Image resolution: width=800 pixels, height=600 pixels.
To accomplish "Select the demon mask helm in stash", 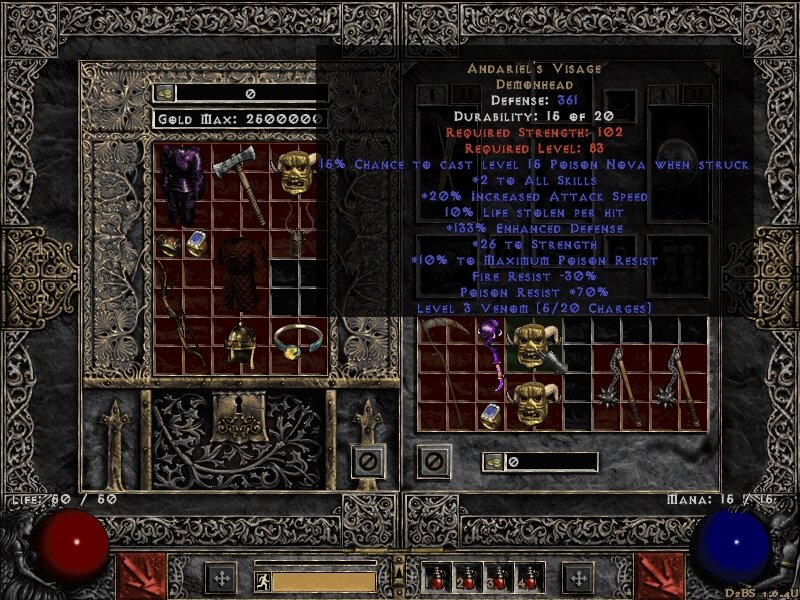I will coord(298,172).
